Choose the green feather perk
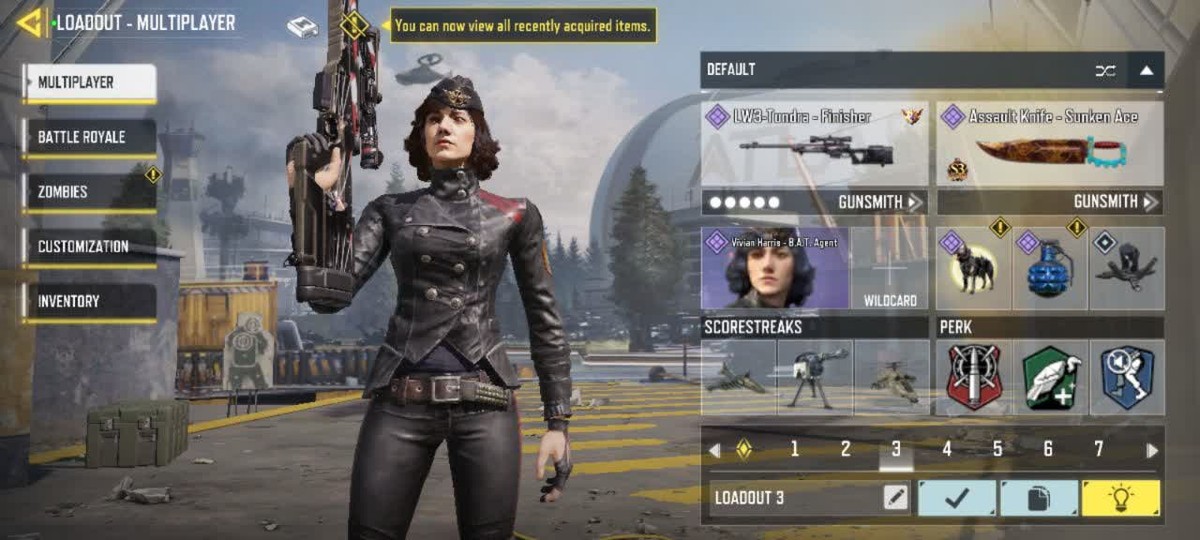 [x=1050, y=378]
